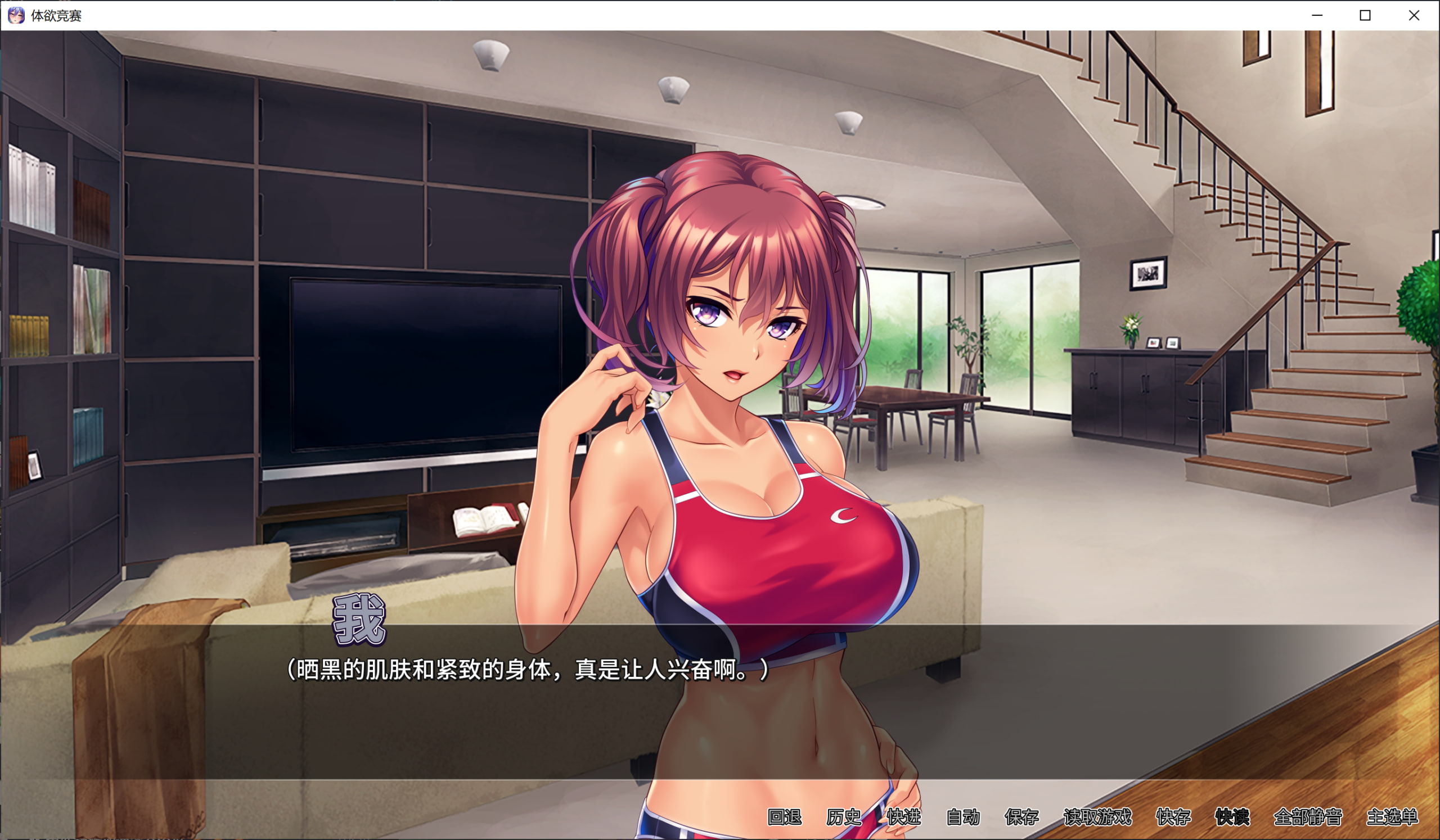Close the game window
The image size is (1440, 840).
[x=1414, y=15]
